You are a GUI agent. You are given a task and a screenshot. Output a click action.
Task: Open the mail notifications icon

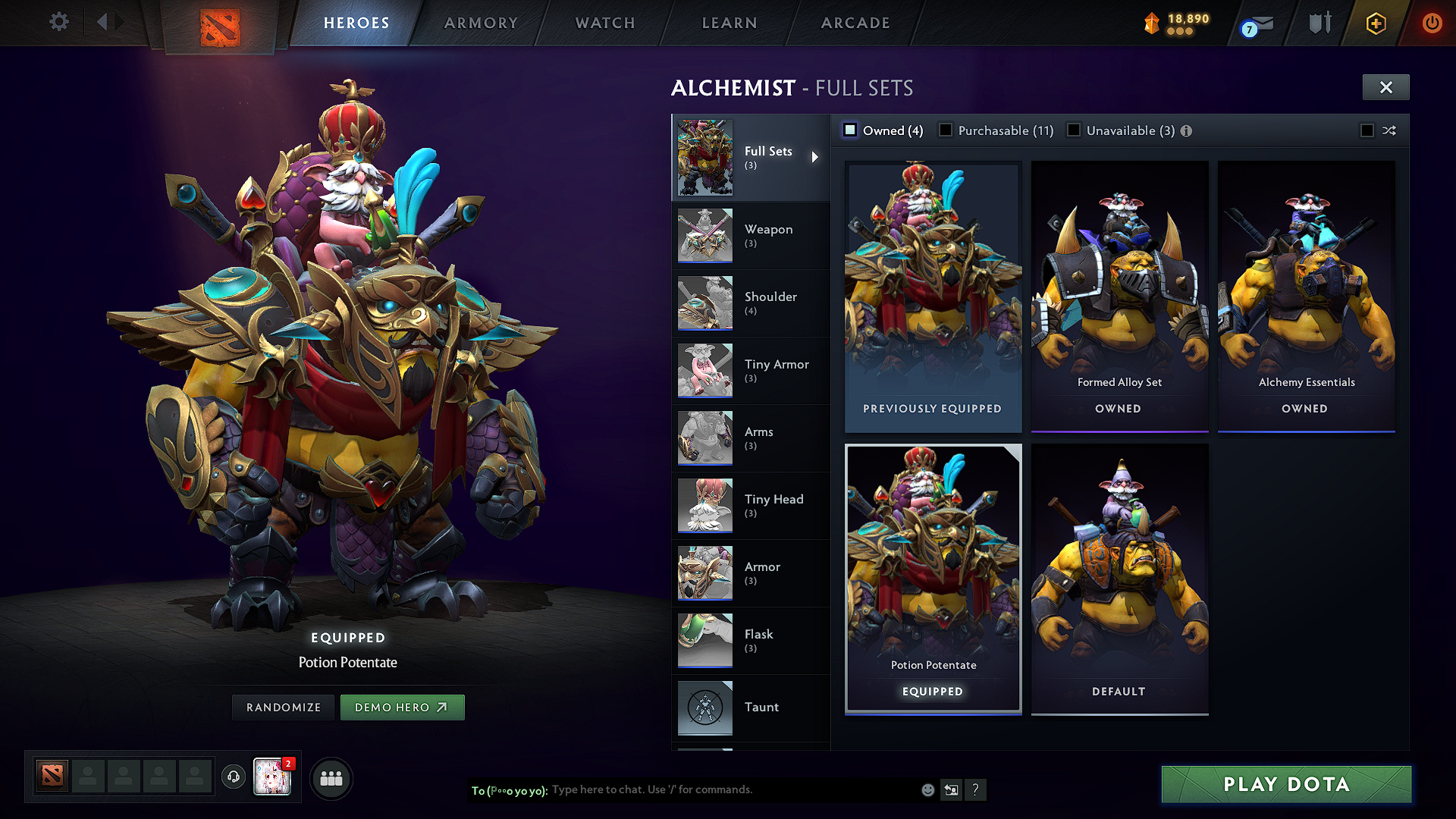point(1257,23)
